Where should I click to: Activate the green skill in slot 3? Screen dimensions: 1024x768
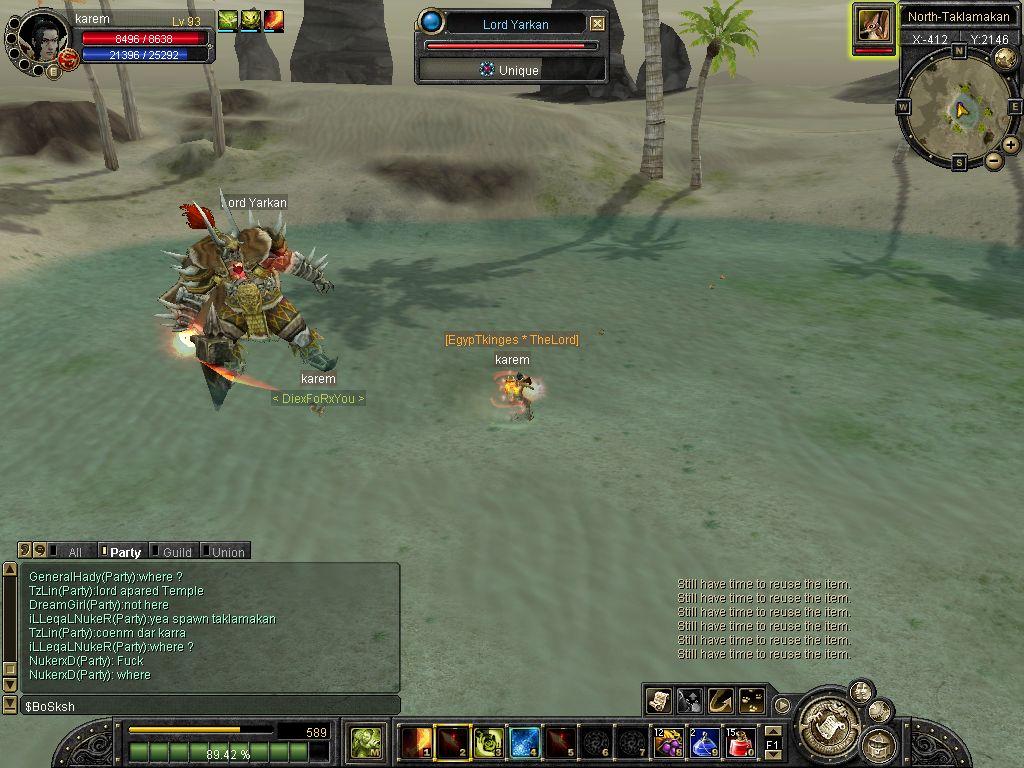(x=489, y=743)
